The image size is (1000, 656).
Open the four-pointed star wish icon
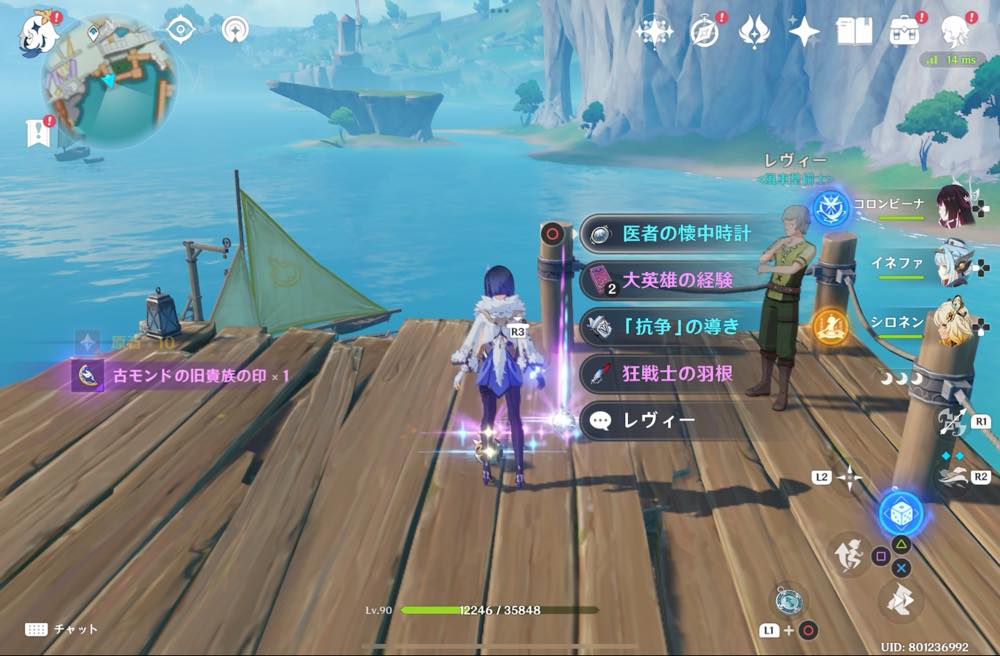(804, 32)
